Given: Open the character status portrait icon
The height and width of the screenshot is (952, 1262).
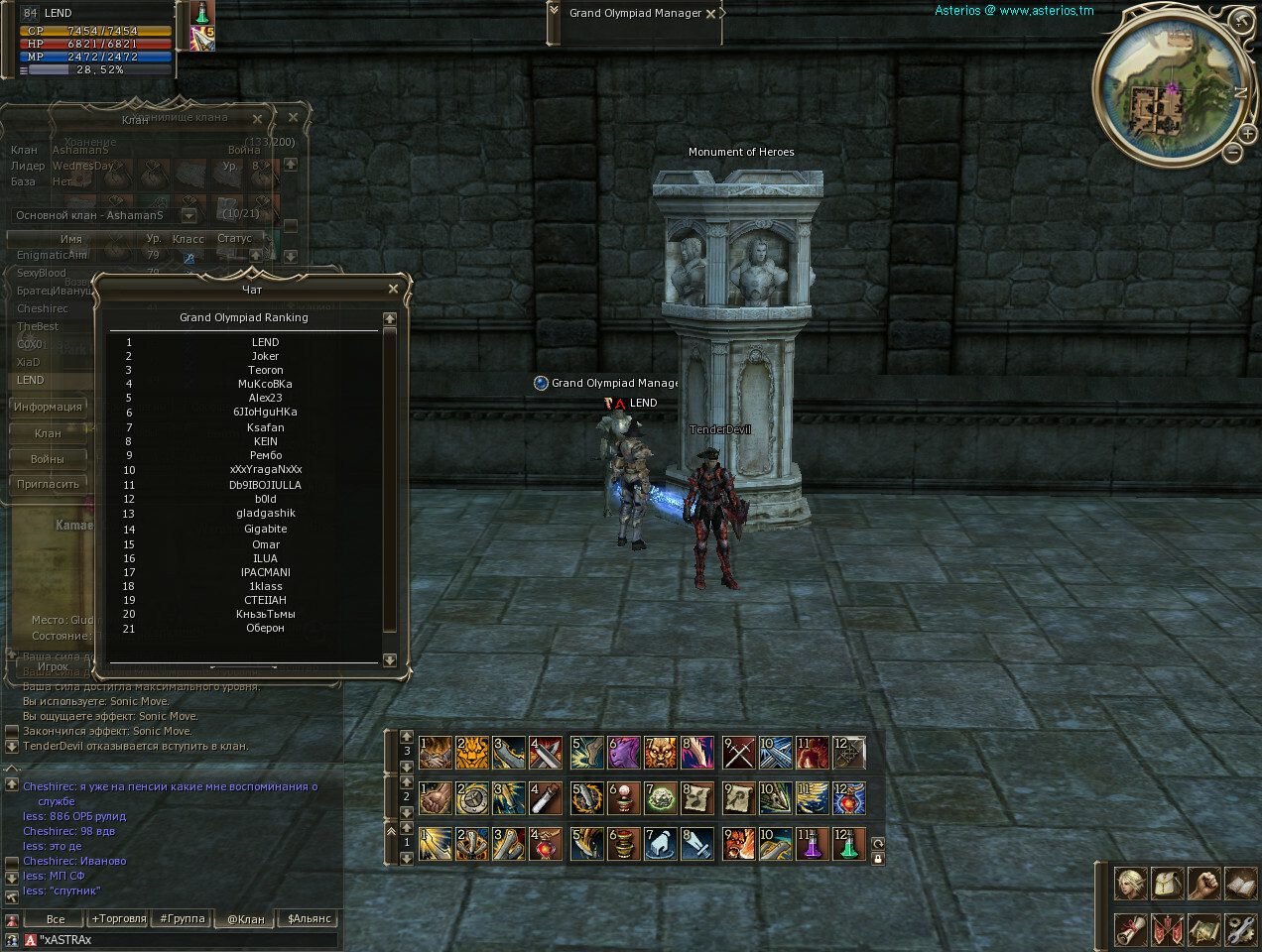Looking at the screenshot, I should [1131, 883].
